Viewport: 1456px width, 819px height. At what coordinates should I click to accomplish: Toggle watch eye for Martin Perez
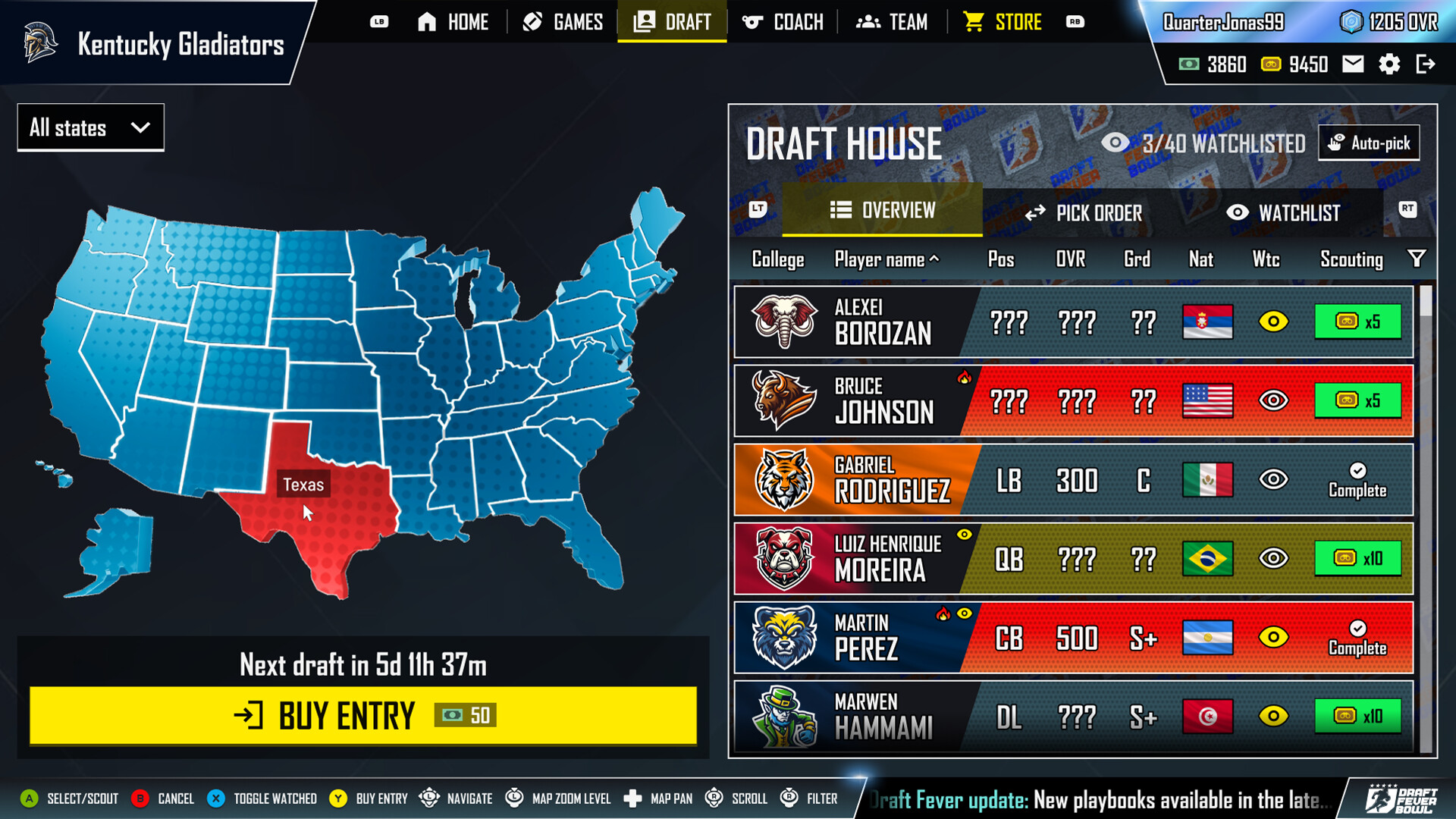[x=1273, y=638]
